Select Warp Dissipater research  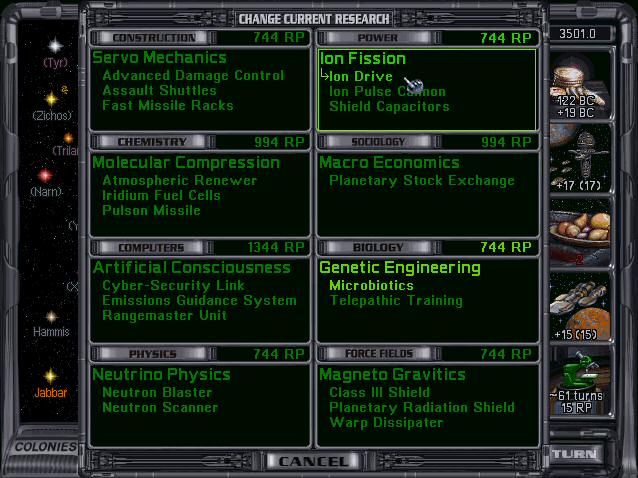[x=386, y=423]
